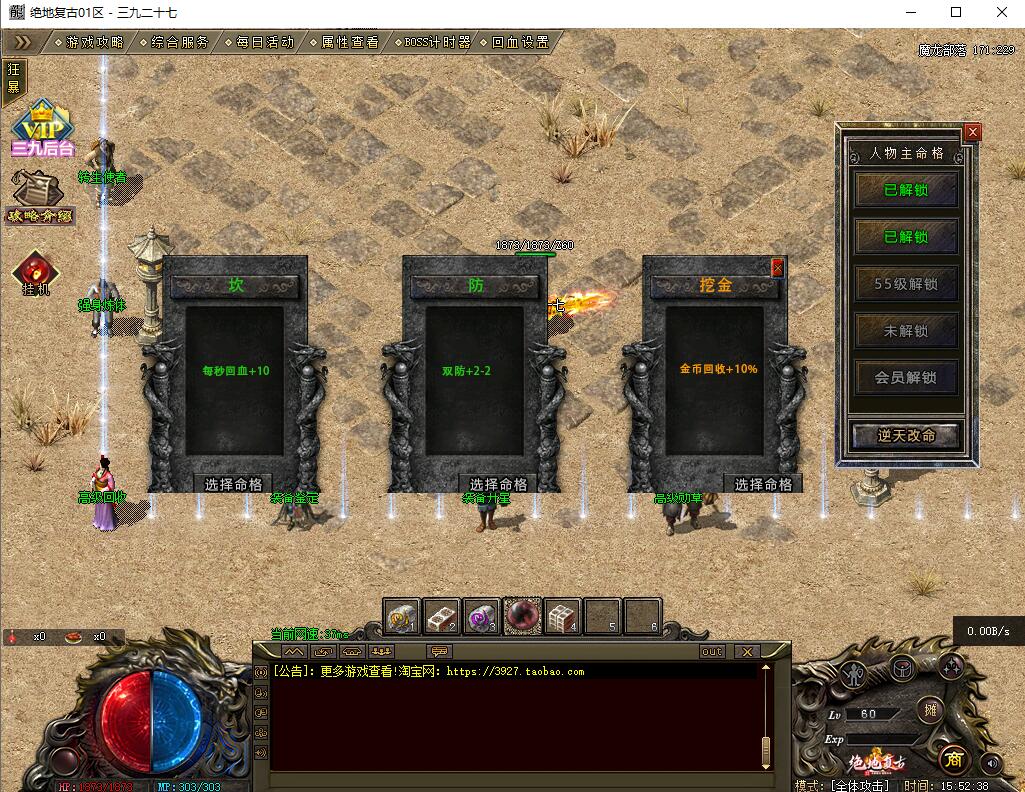Choose 选择命格 under the 挖金 panel
Viewport: 1025px width, 792px height.
coord(763,484)
